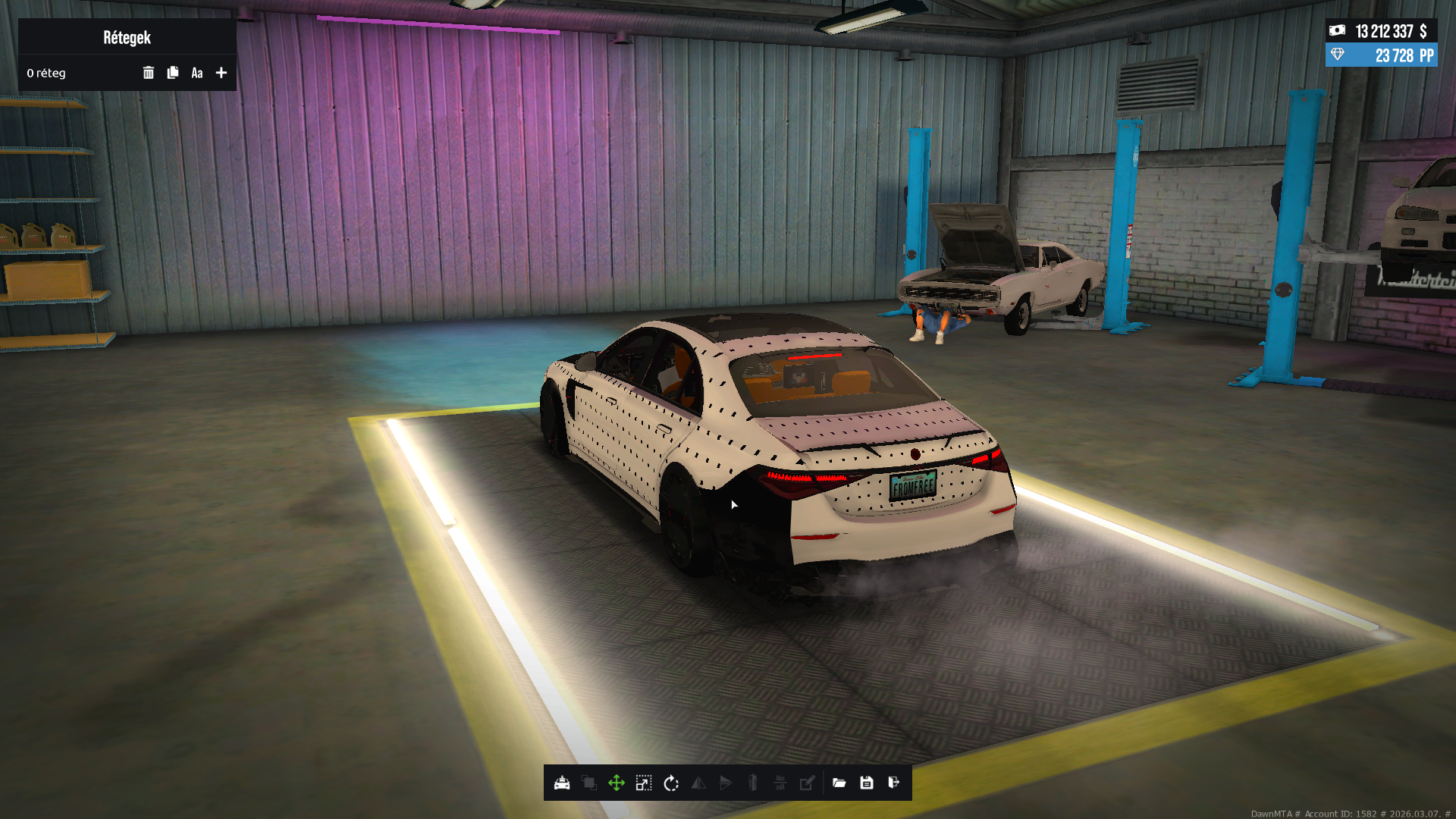Add a new layer with the plus
This screenshot has width=1456, height=819.
(x=221, y=73)
